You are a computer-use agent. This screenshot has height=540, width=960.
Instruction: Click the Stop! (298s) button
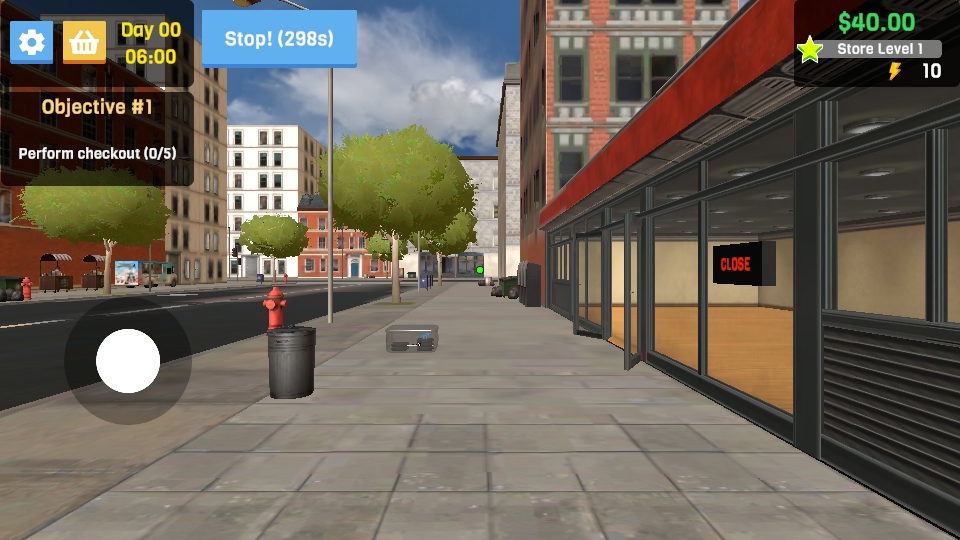pyautogui.click(x=279, y=39)
